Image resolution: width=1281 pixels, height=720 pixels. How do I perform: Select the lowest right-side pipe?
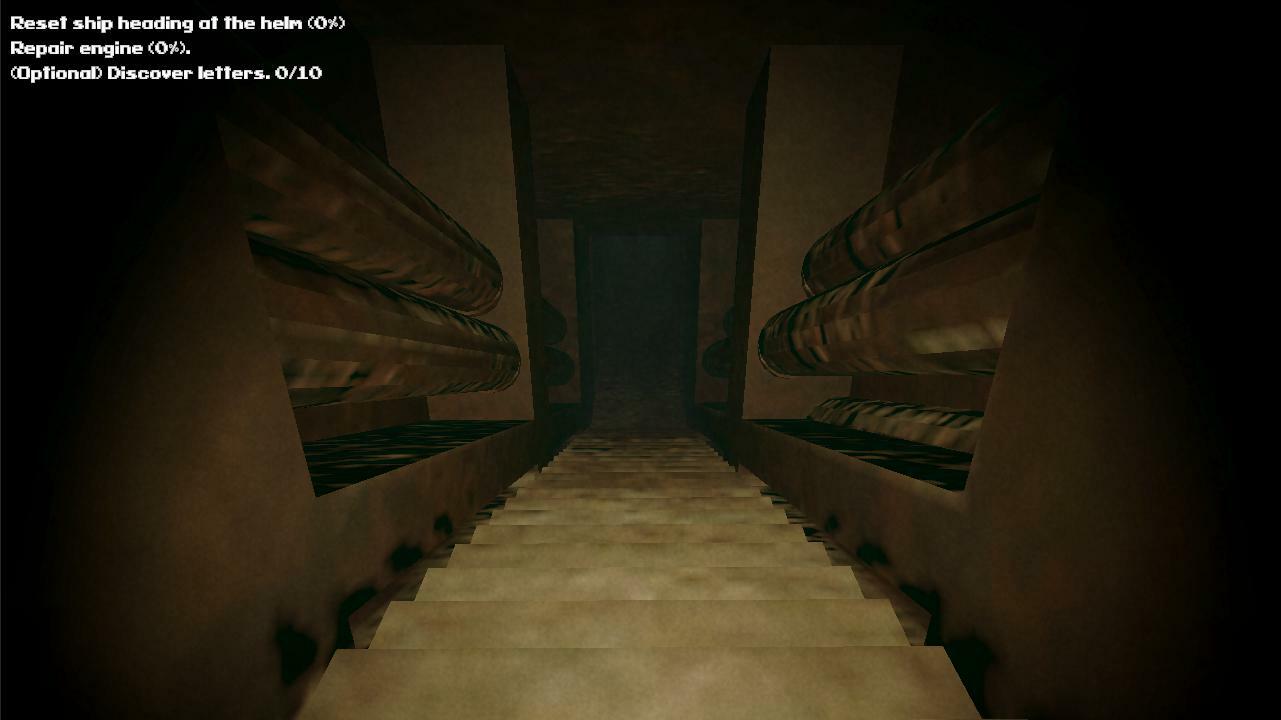pos(890,420)
